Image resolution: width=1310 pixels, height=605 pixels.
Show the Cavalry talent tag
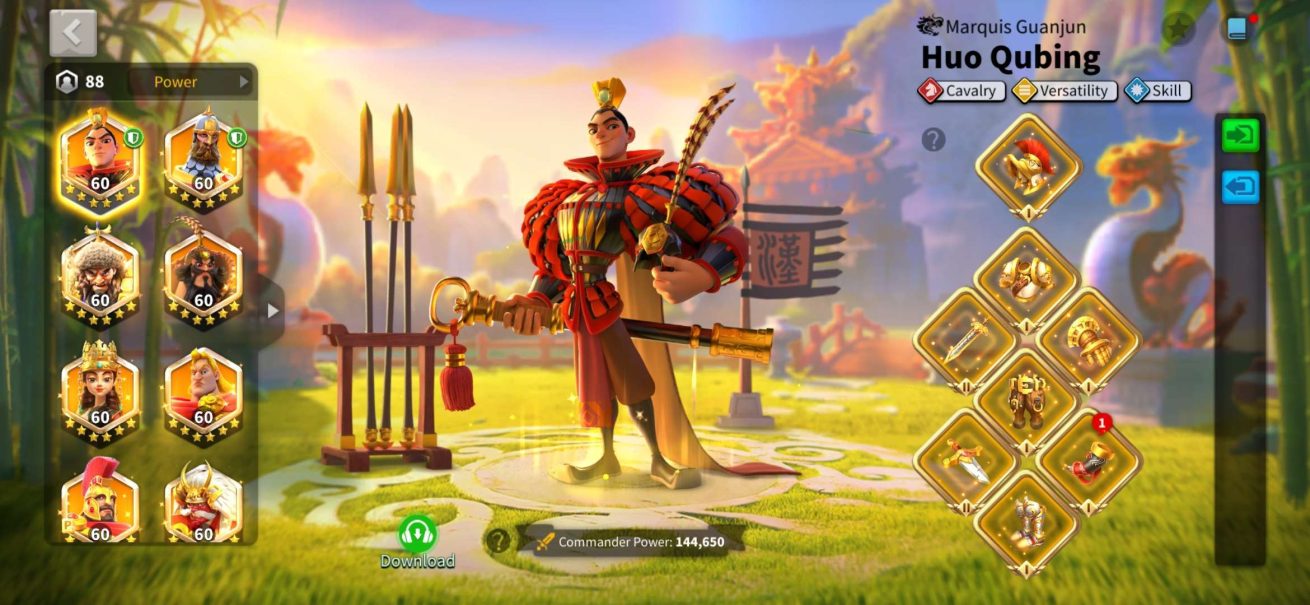click(x=960, y=91)
